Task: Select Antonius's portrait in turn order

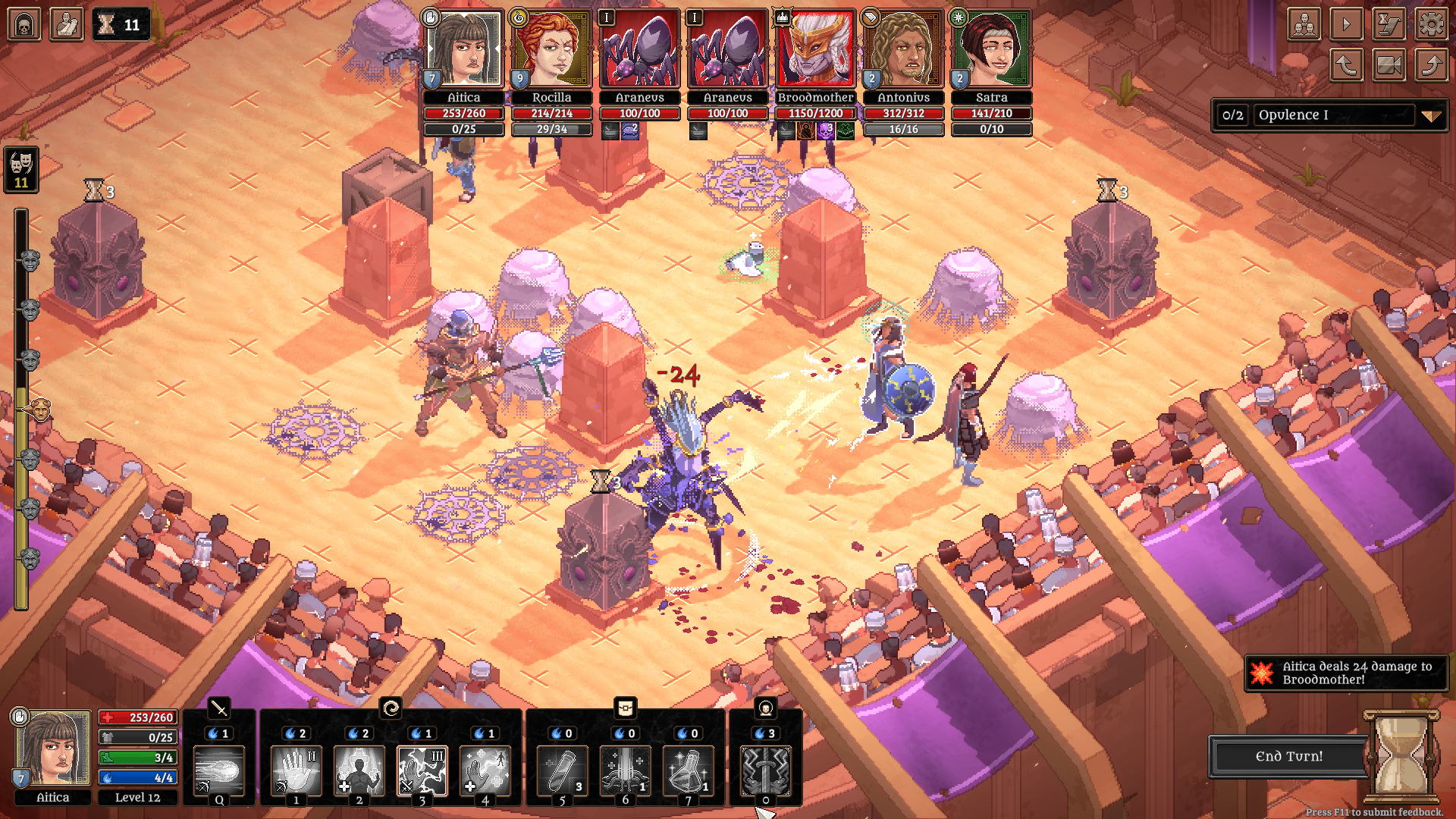Action: click(x=903, y=50)
